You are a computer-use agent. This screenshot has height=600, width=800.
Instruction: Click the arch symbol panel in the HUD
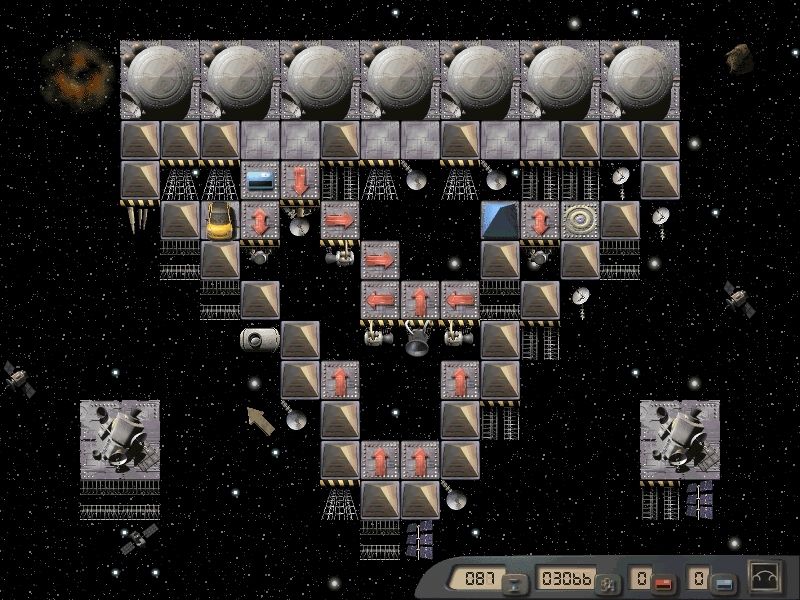[766, 578]
